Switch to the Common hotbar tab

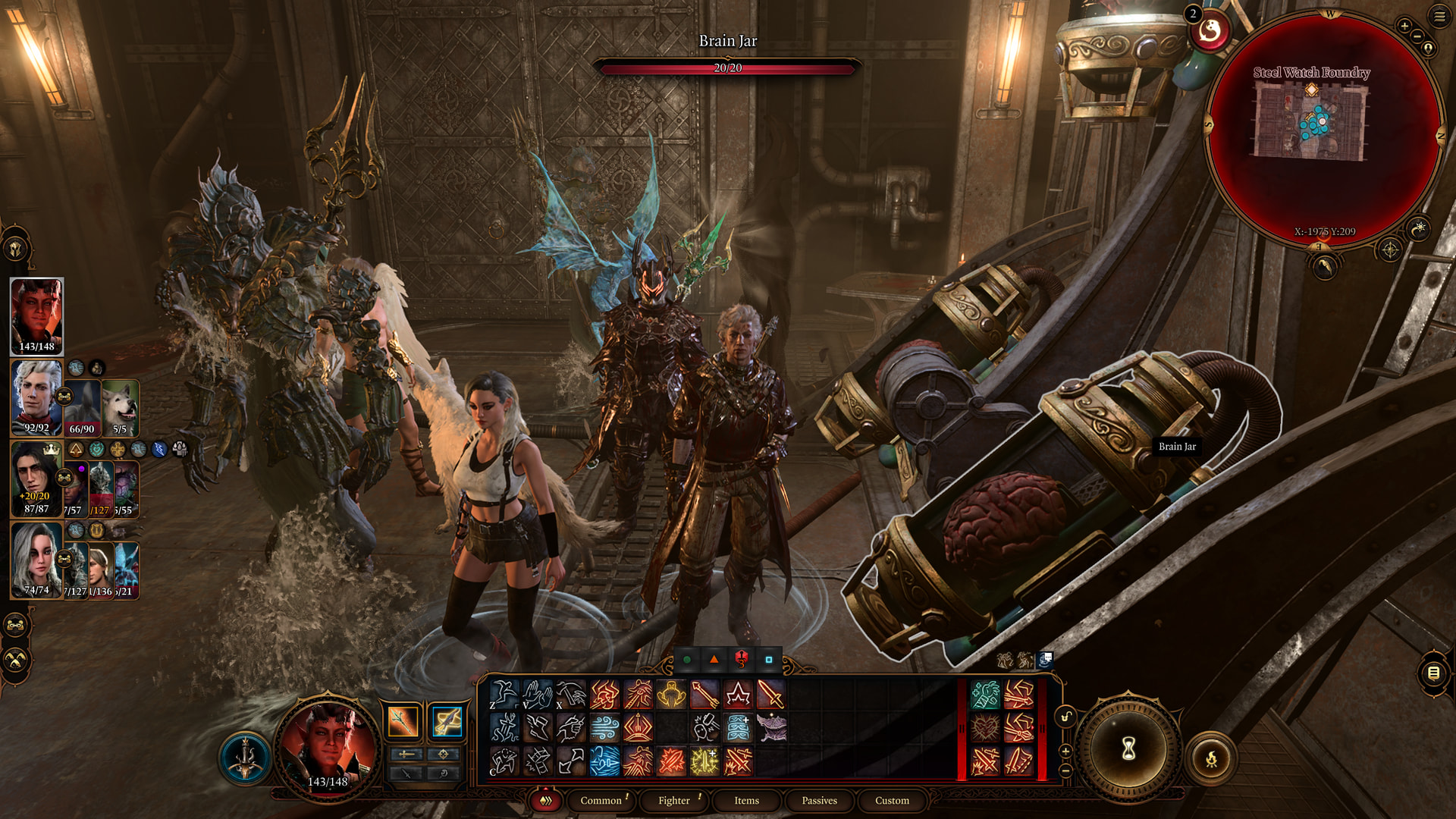601,800
